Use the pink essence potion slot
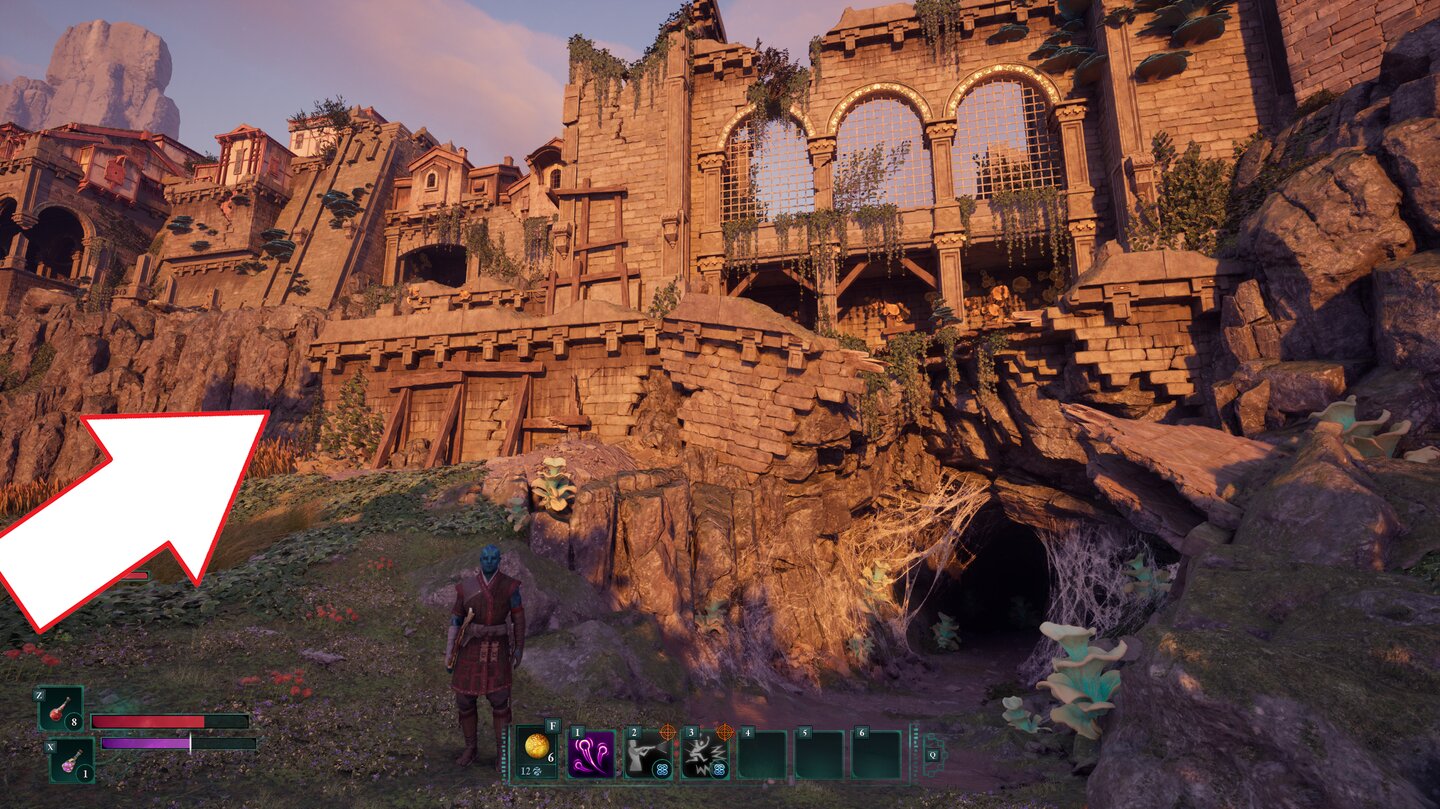Viewport: 1440px width, 809px height. pos(72,760)
